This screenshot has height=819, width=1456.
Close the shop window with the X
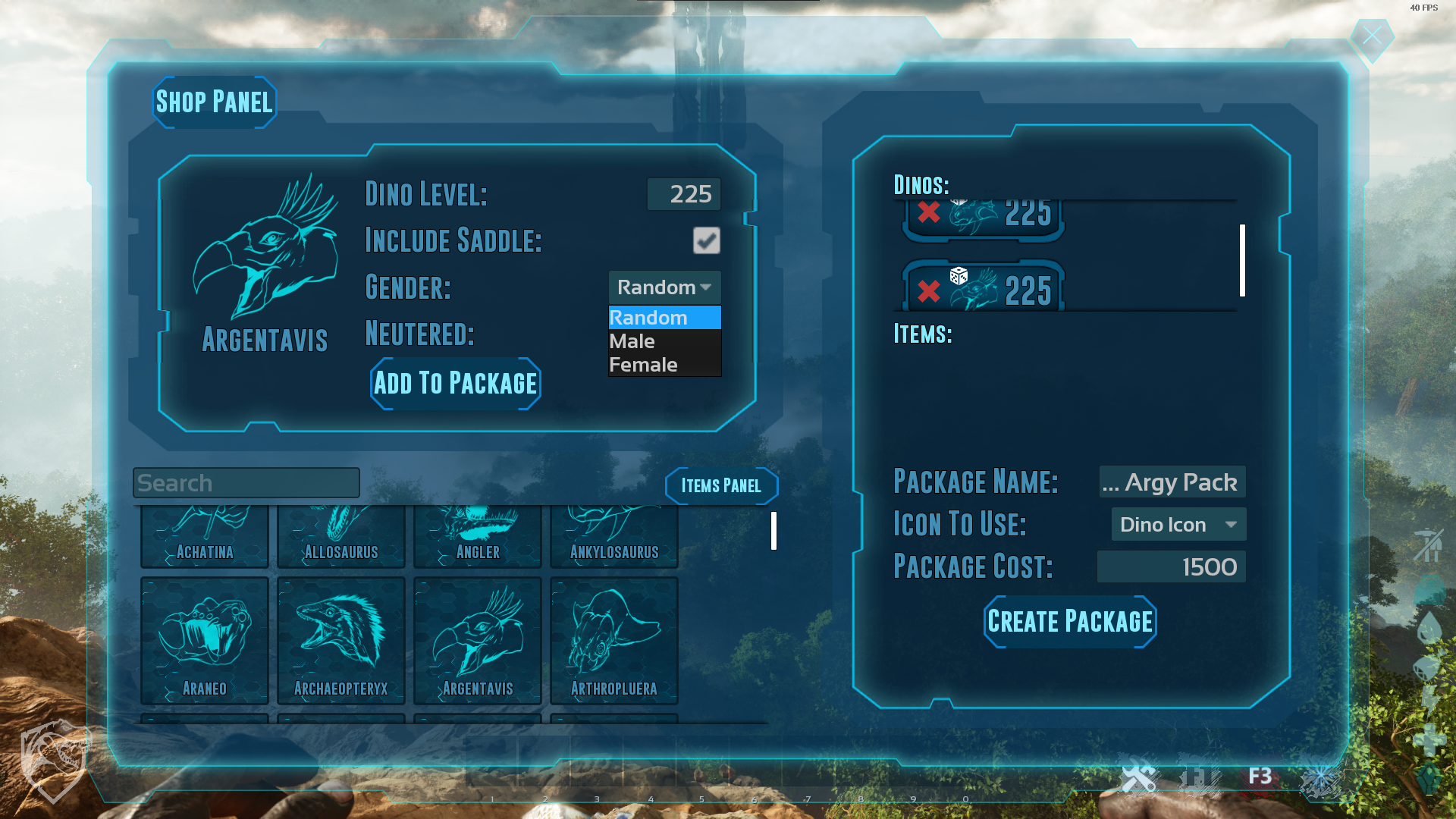tap(1372, 36)
